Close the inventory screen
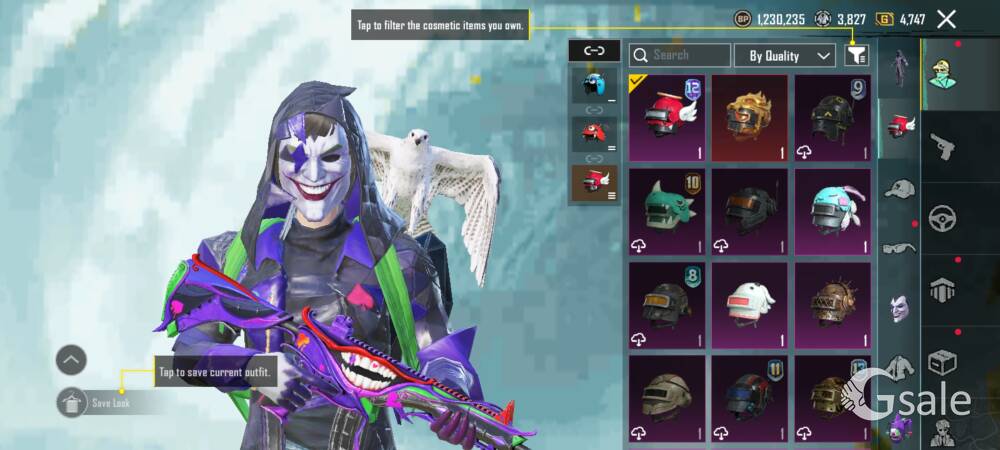Screen dimensions: 1000x450 pos(946,18)
